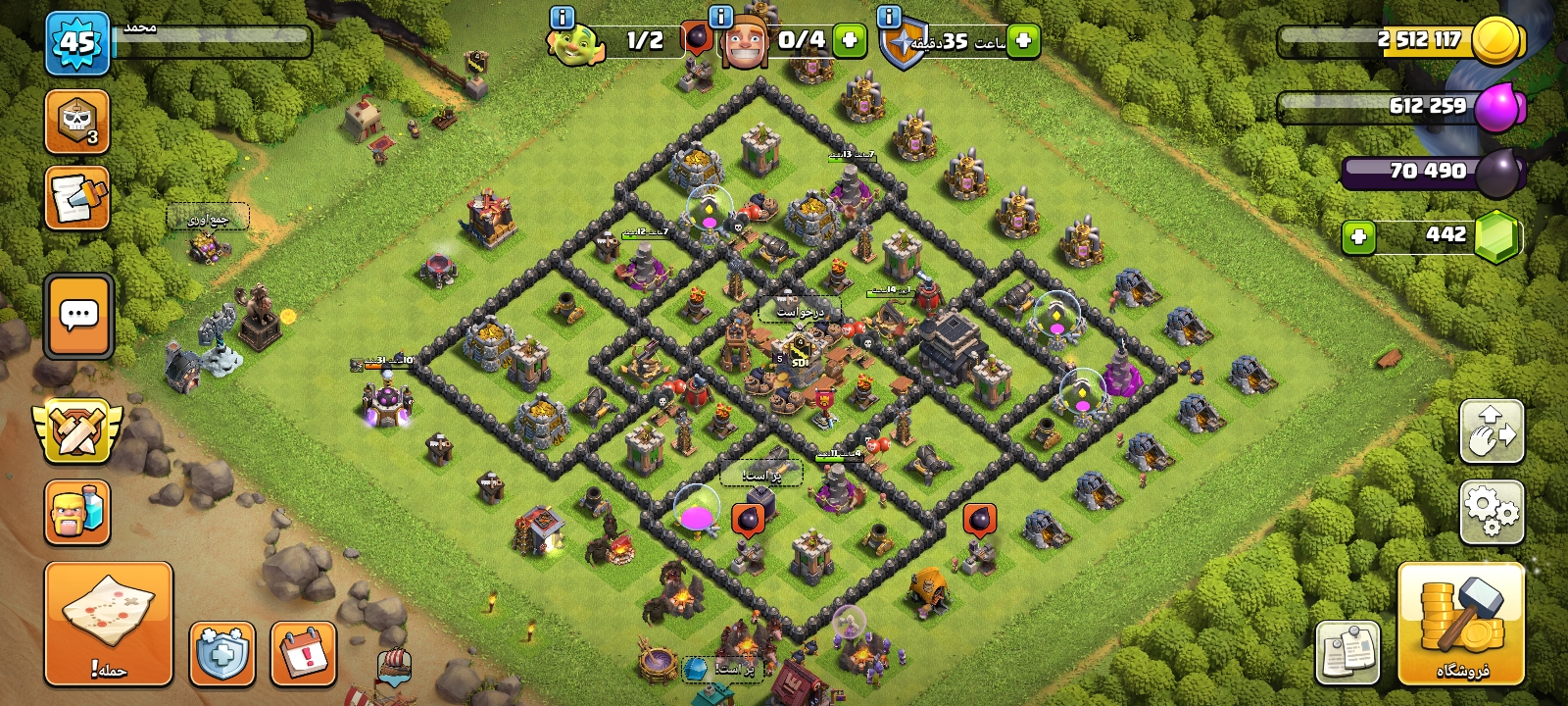This screenshot has height=706, width=1568.
Task: Open the scroll and pencil news button
Action: (77, 198)
